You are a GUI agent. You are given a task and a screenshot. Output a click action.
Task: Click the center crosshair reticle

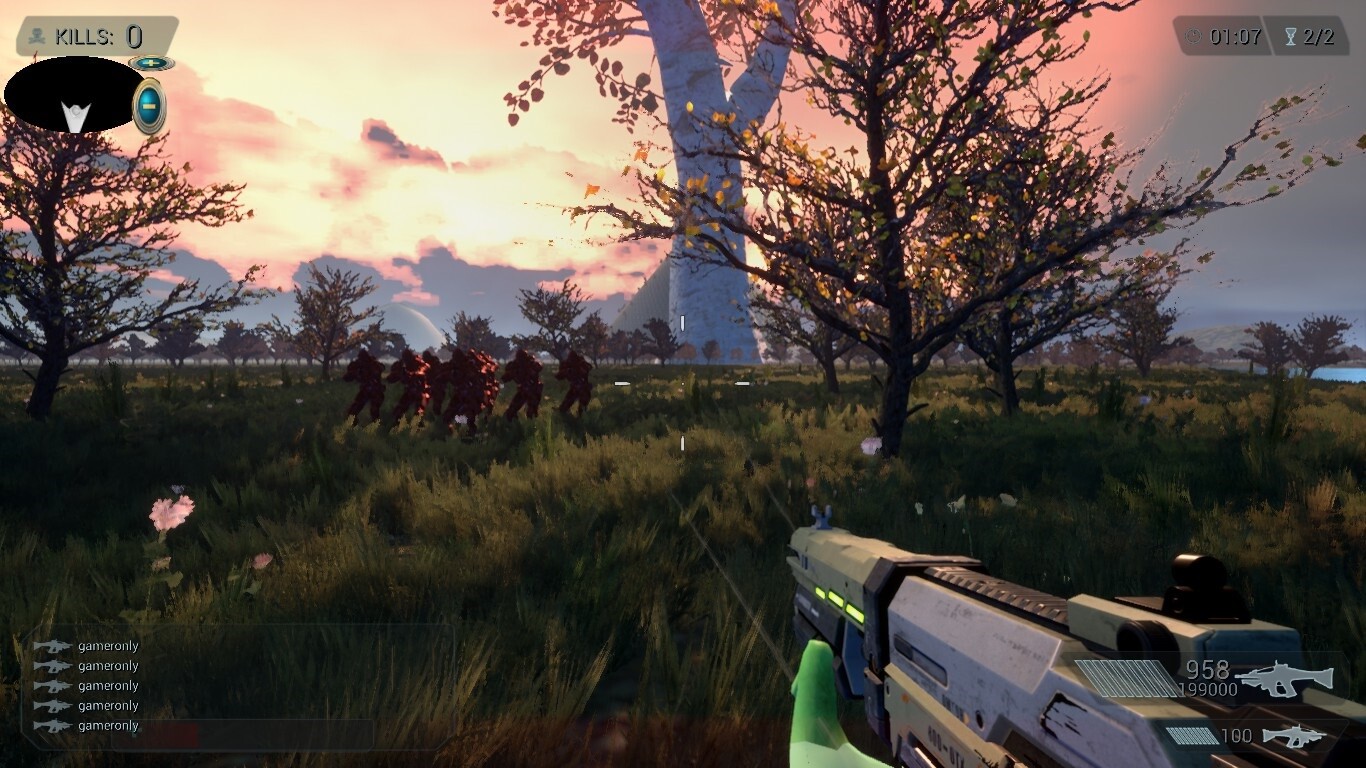683,382
